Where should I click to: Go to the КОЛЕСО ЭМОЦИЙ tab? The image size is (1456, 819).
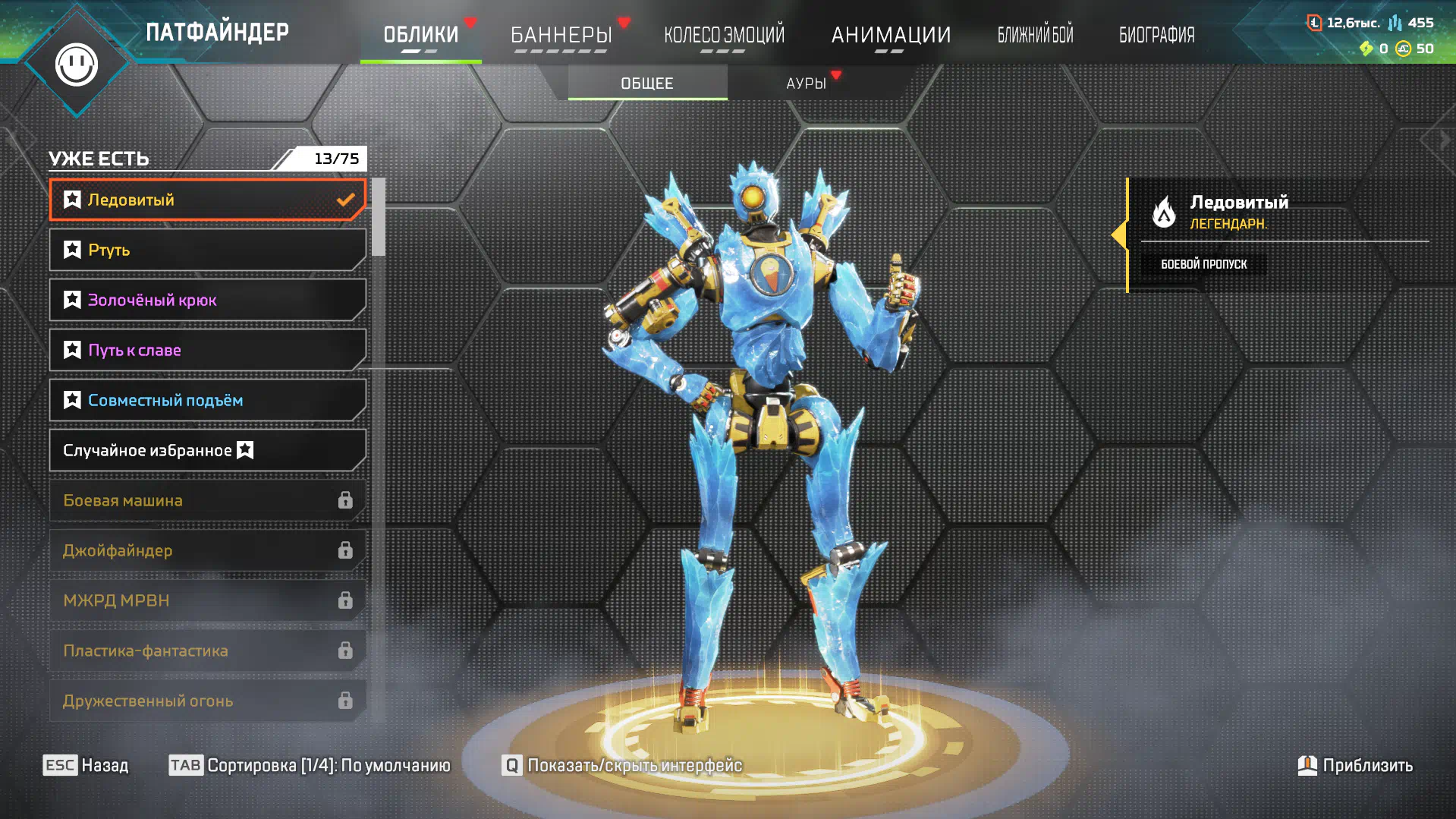pyautogui.click(x=724, y=35)
